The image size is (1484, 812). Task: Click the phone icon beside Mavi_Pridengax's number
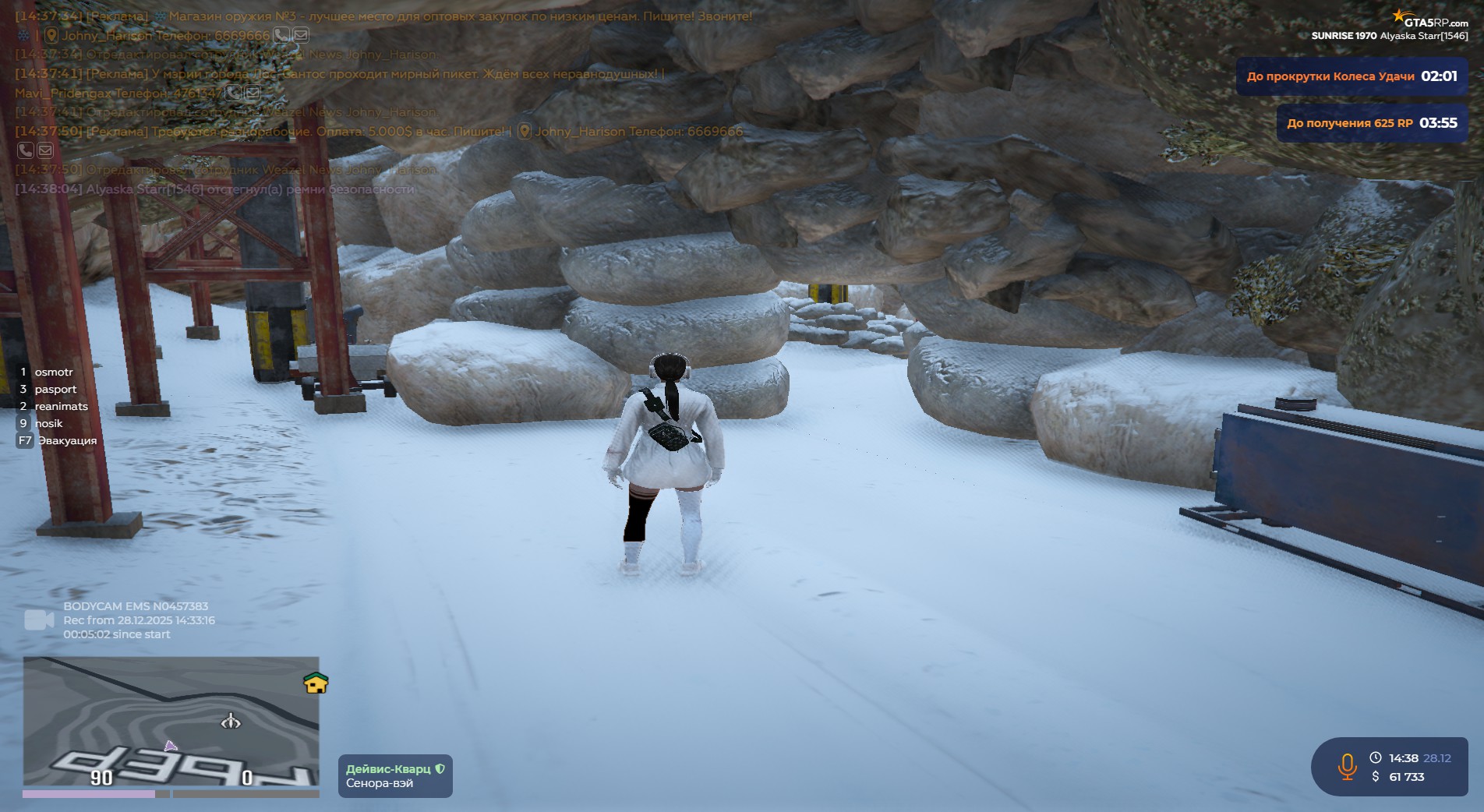pos(233,93)
